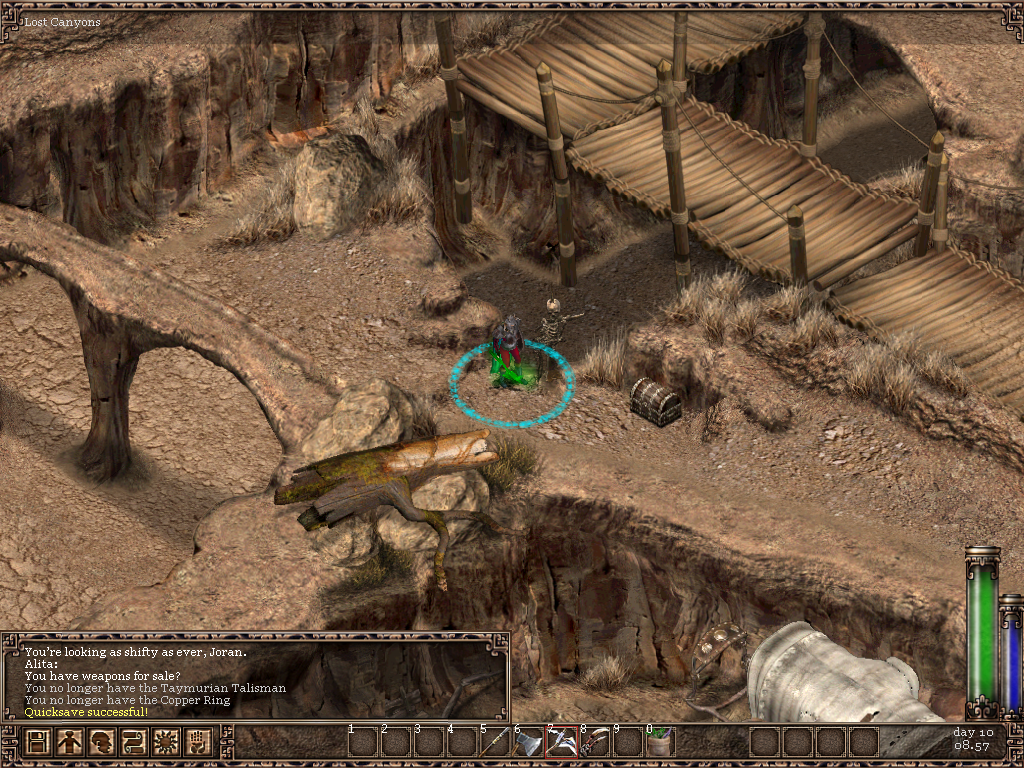The width and height of the screenshot is (1024, 768).
Task: Click the open hand button
Action: 200,743
